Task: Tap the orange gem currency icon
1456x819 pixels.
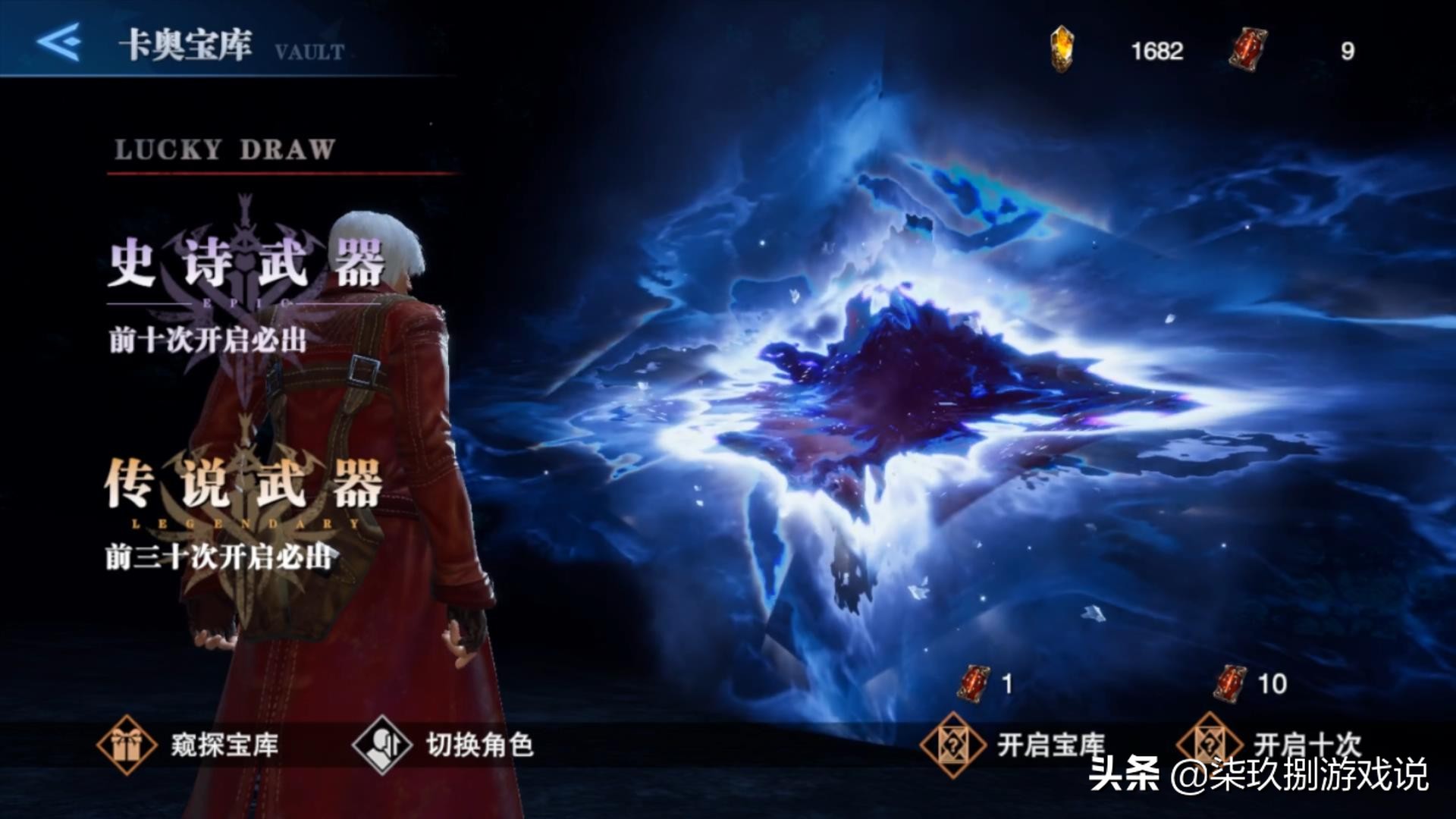Action: click(x=1062, y=49)
